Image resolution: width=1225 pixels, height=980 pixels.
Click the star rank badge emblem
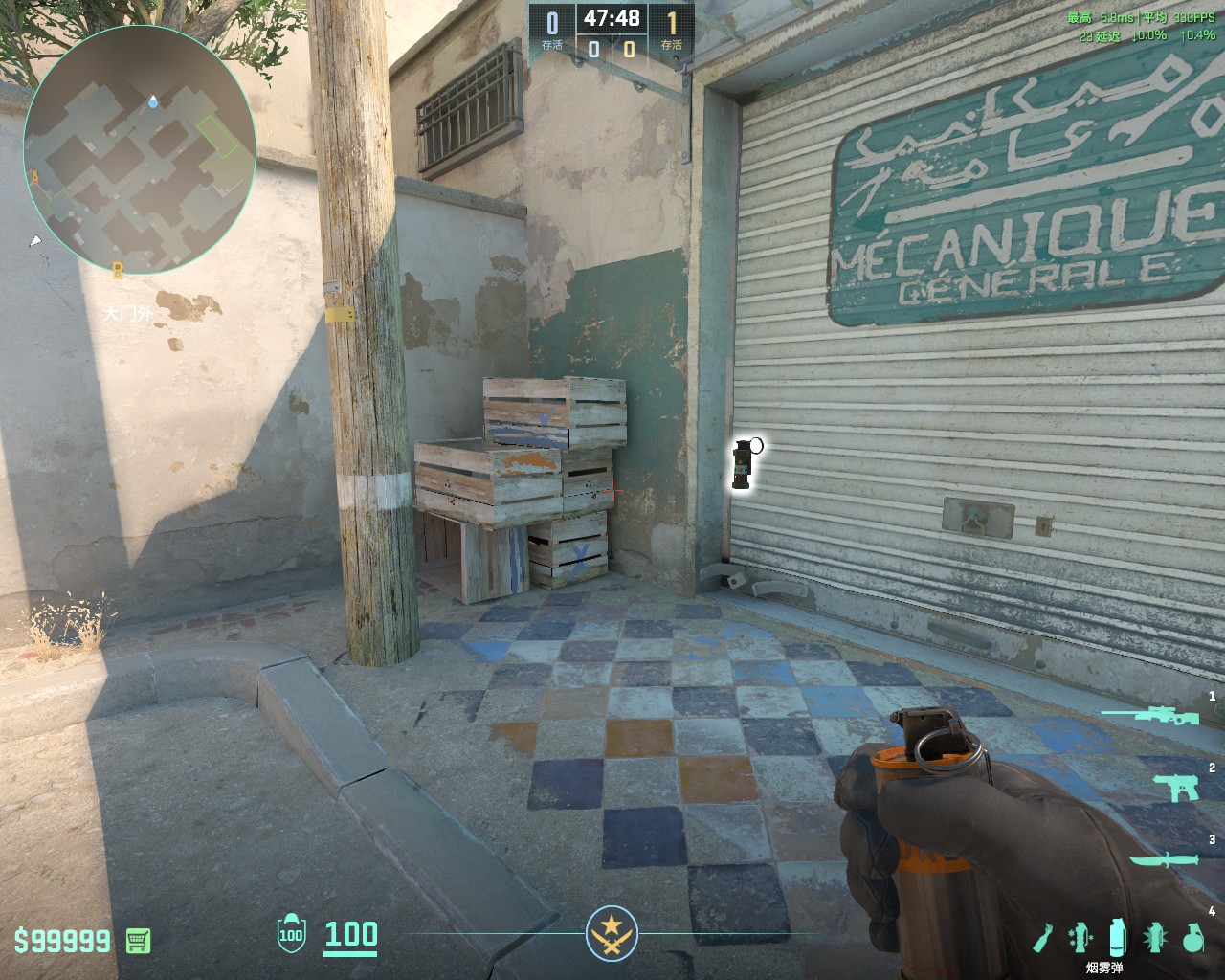tap(612, 935)
